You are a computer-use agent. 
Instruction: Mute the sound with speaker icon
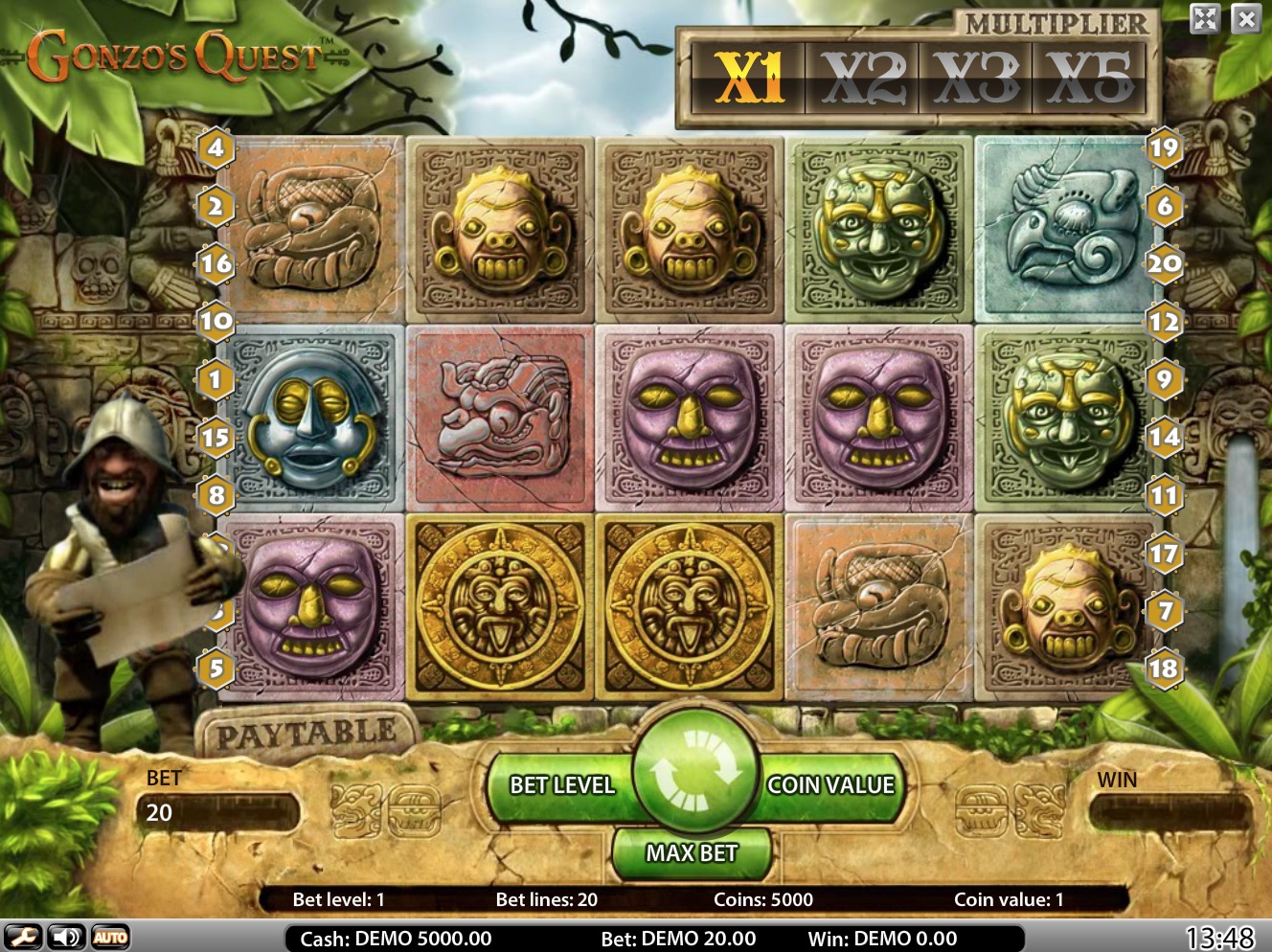coord(66,938)
